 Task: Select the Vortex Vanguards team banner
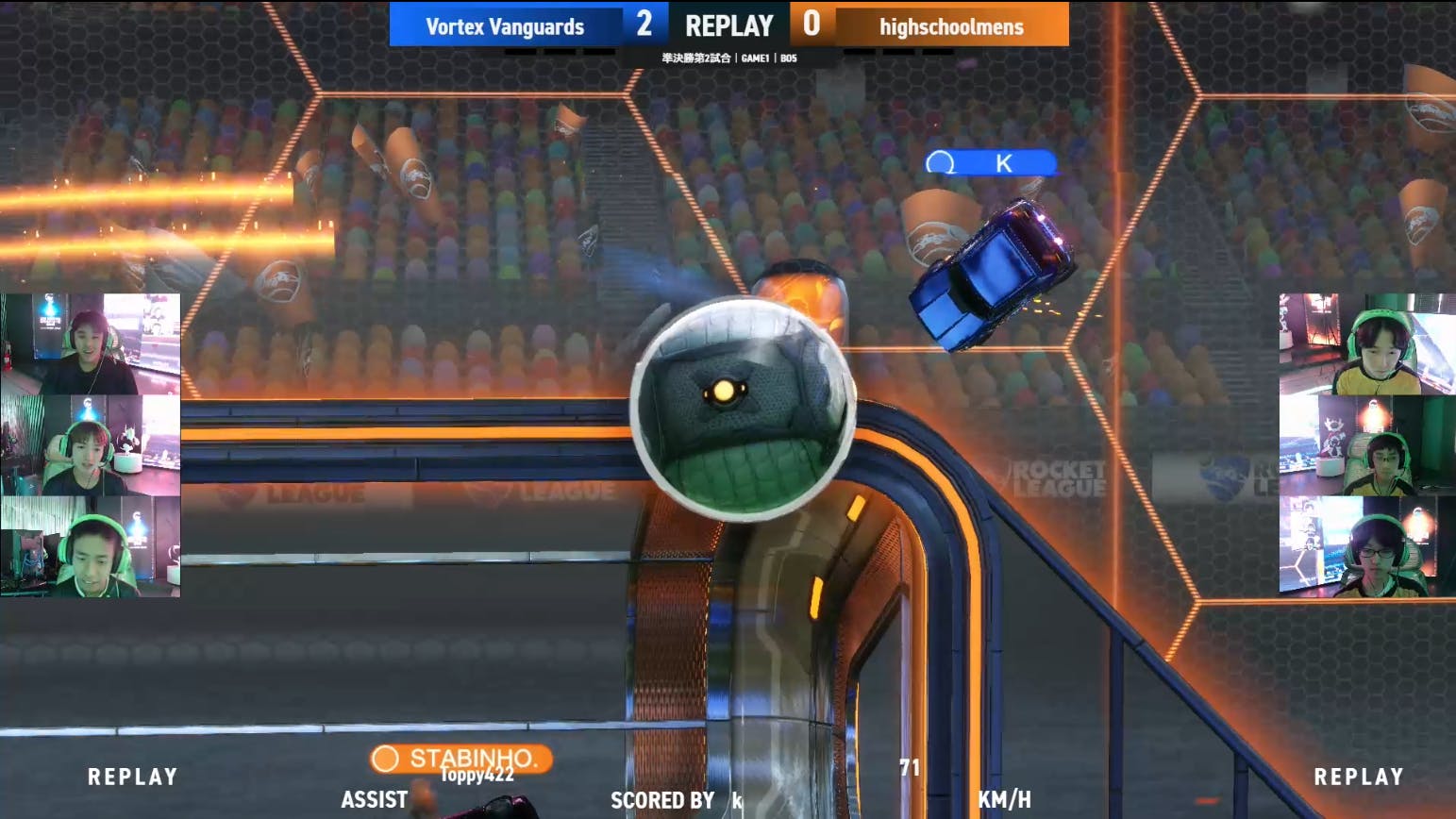[505, 25]
